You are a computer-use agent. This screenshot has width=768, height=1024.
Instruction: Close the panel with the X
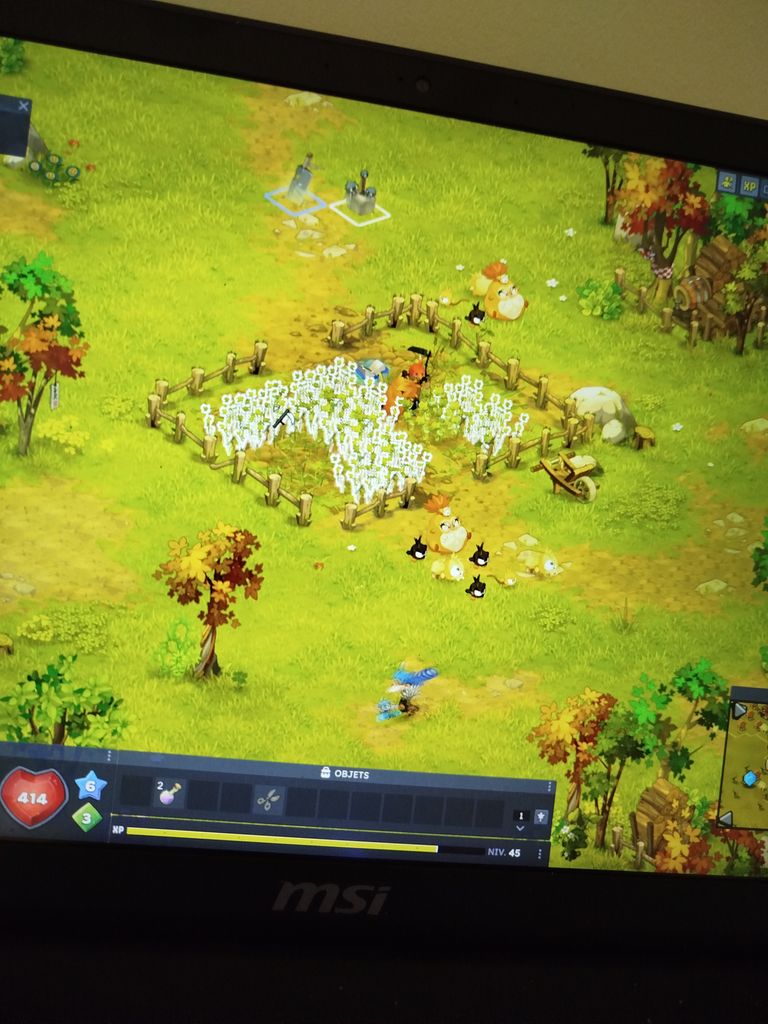tap(24, 105)
